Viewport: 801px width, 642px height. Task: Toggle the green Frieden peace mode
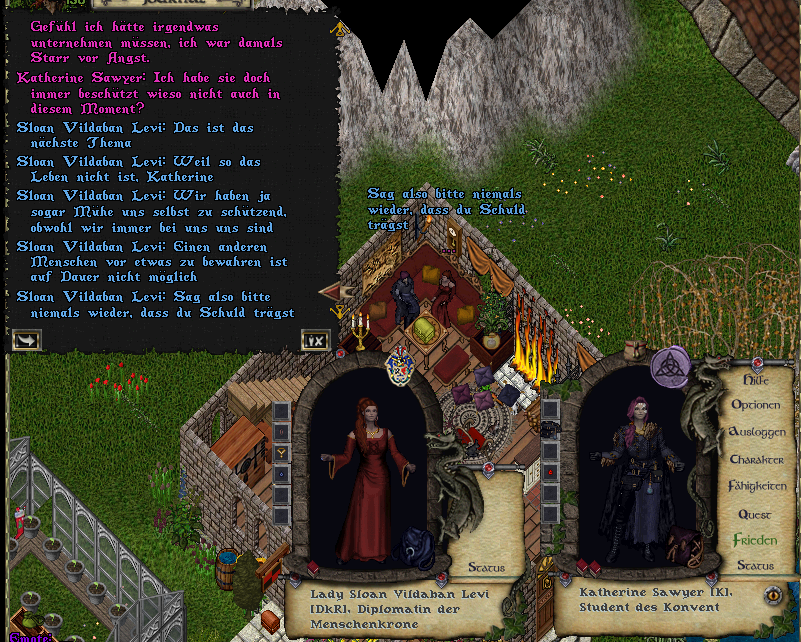(x=755, y=540)
